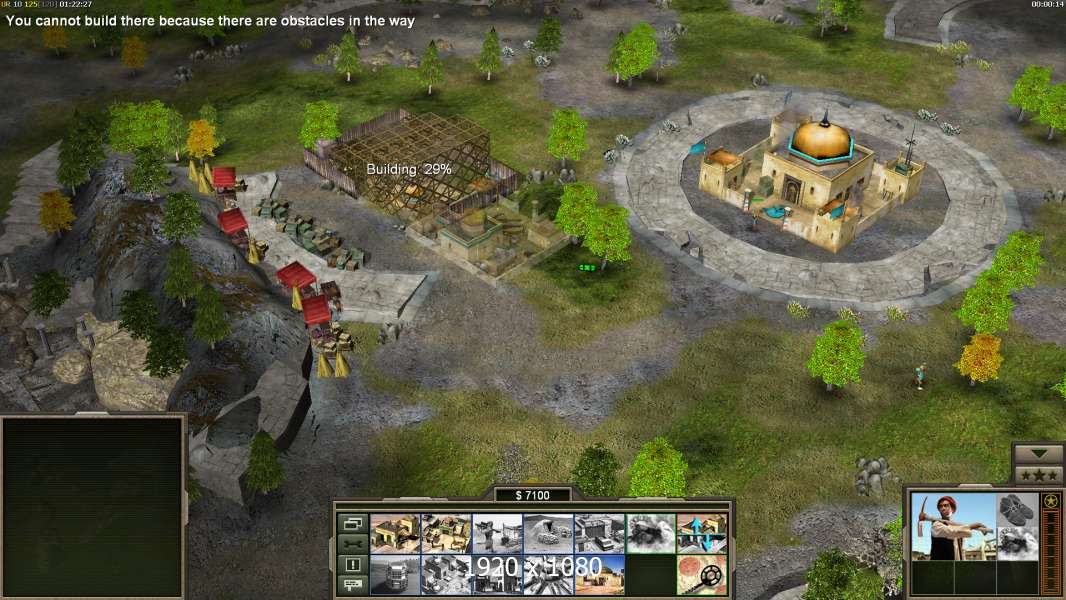The image size is (1066, 600).
Task: Choose the colored desert command building icon
Action: click(599, 575)
